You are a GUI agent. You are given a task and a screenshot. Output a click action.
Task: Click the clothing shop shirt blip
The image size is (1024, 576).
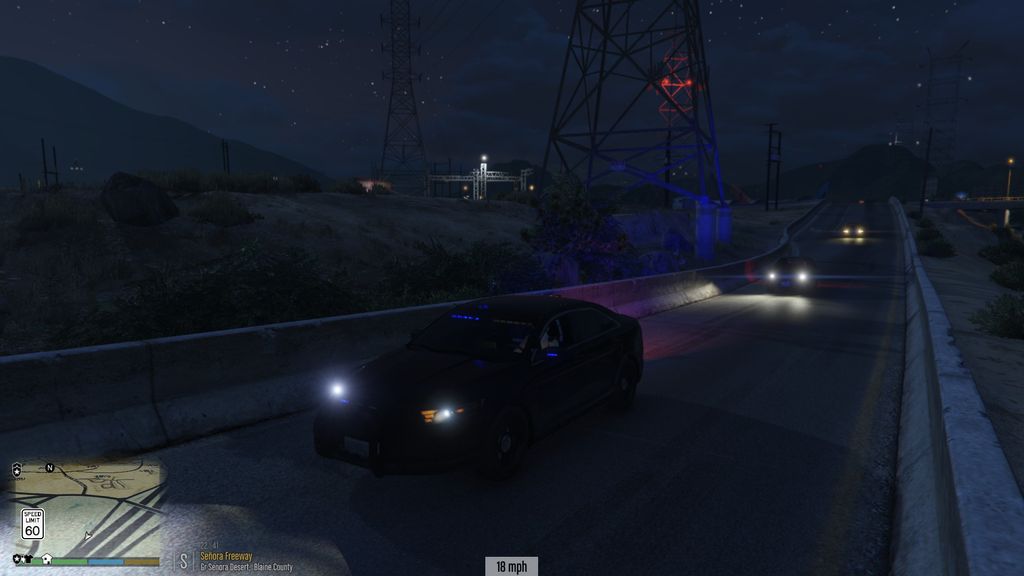(29, 558)
